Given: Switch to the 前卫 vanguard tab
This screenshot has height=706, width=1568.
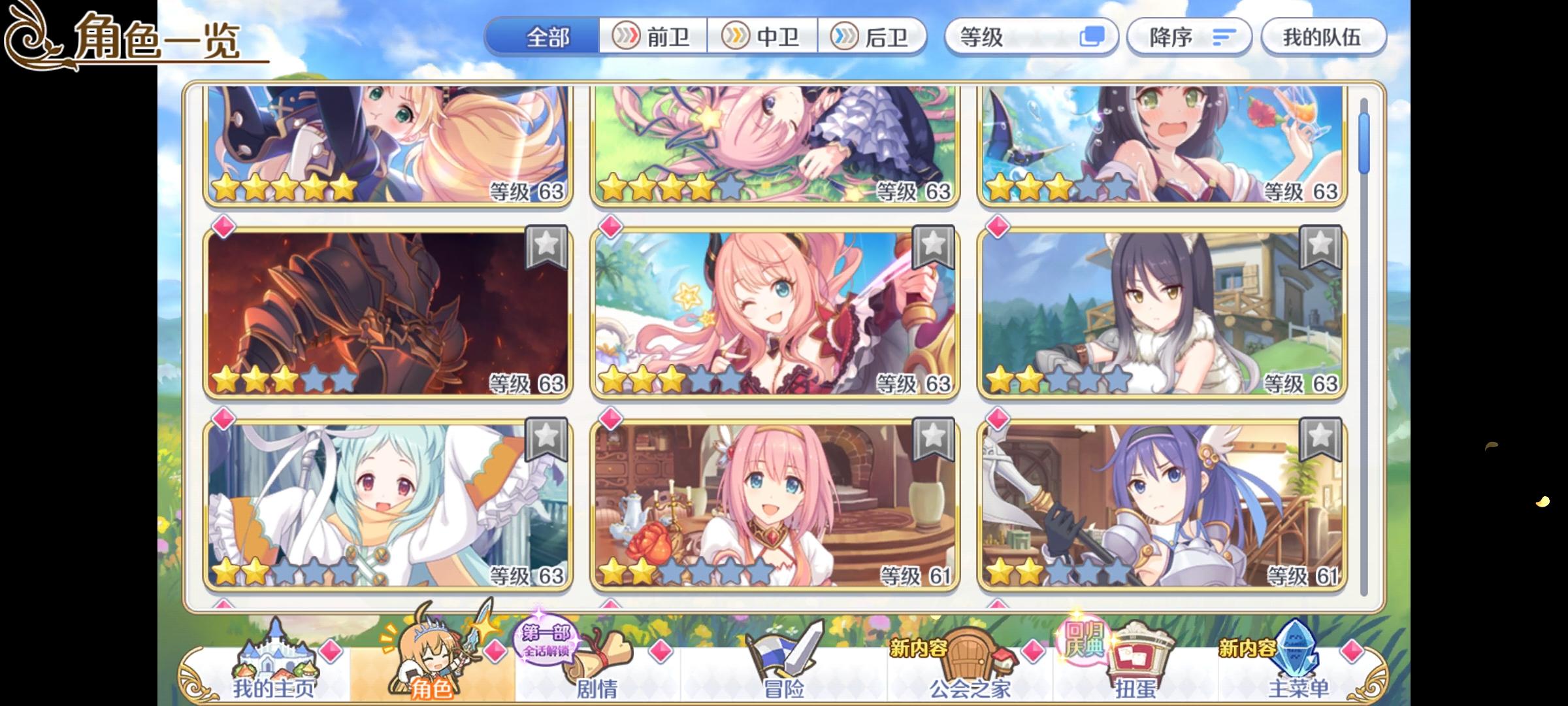Looking at the screenshot, I should tap(653, 37).
